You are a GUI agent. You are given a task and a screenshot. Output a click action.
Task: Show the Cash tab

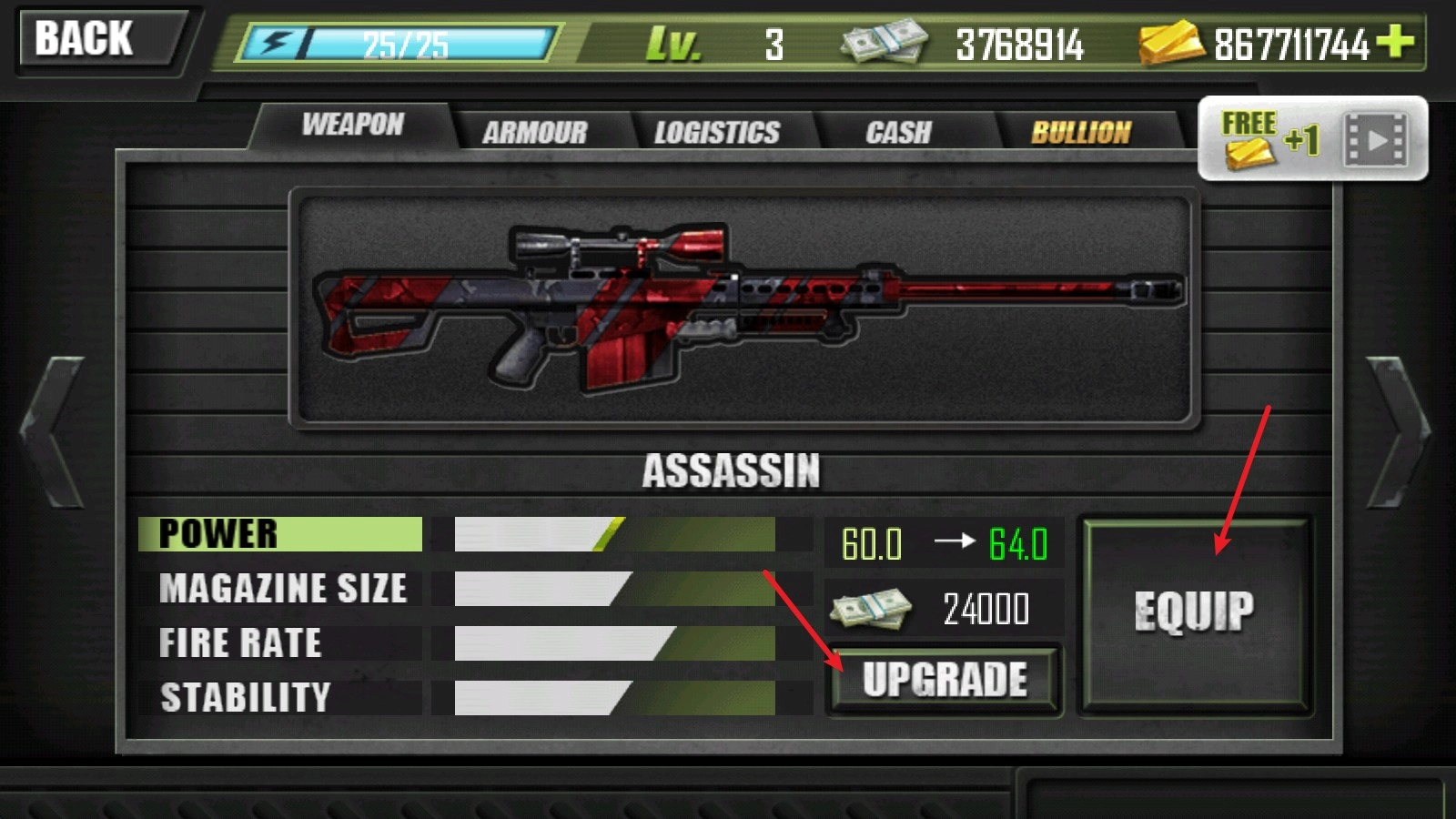point(899,133)
